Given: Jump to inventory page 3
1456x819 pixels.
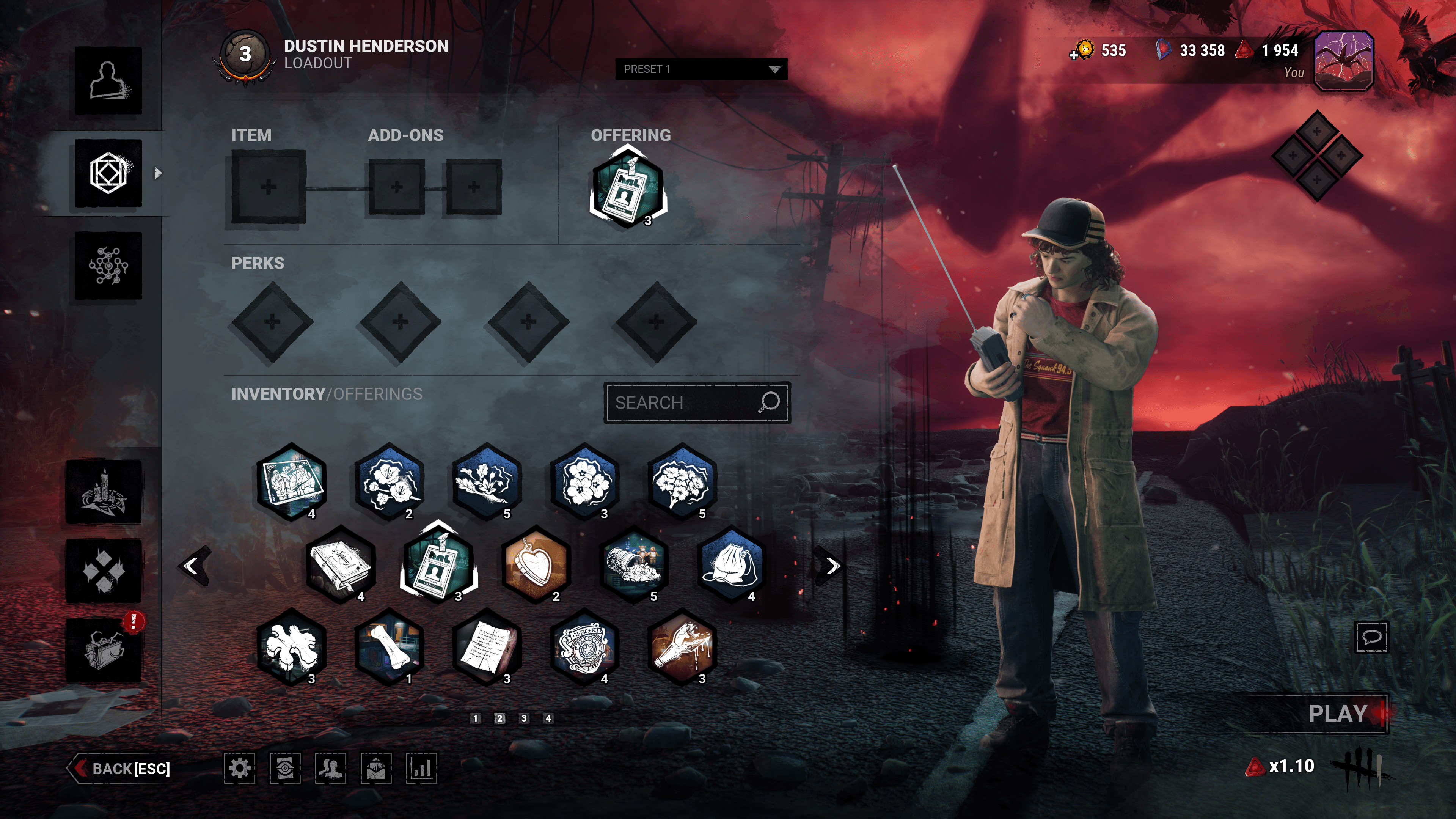Looking at the screenshot, I should 524,718.
